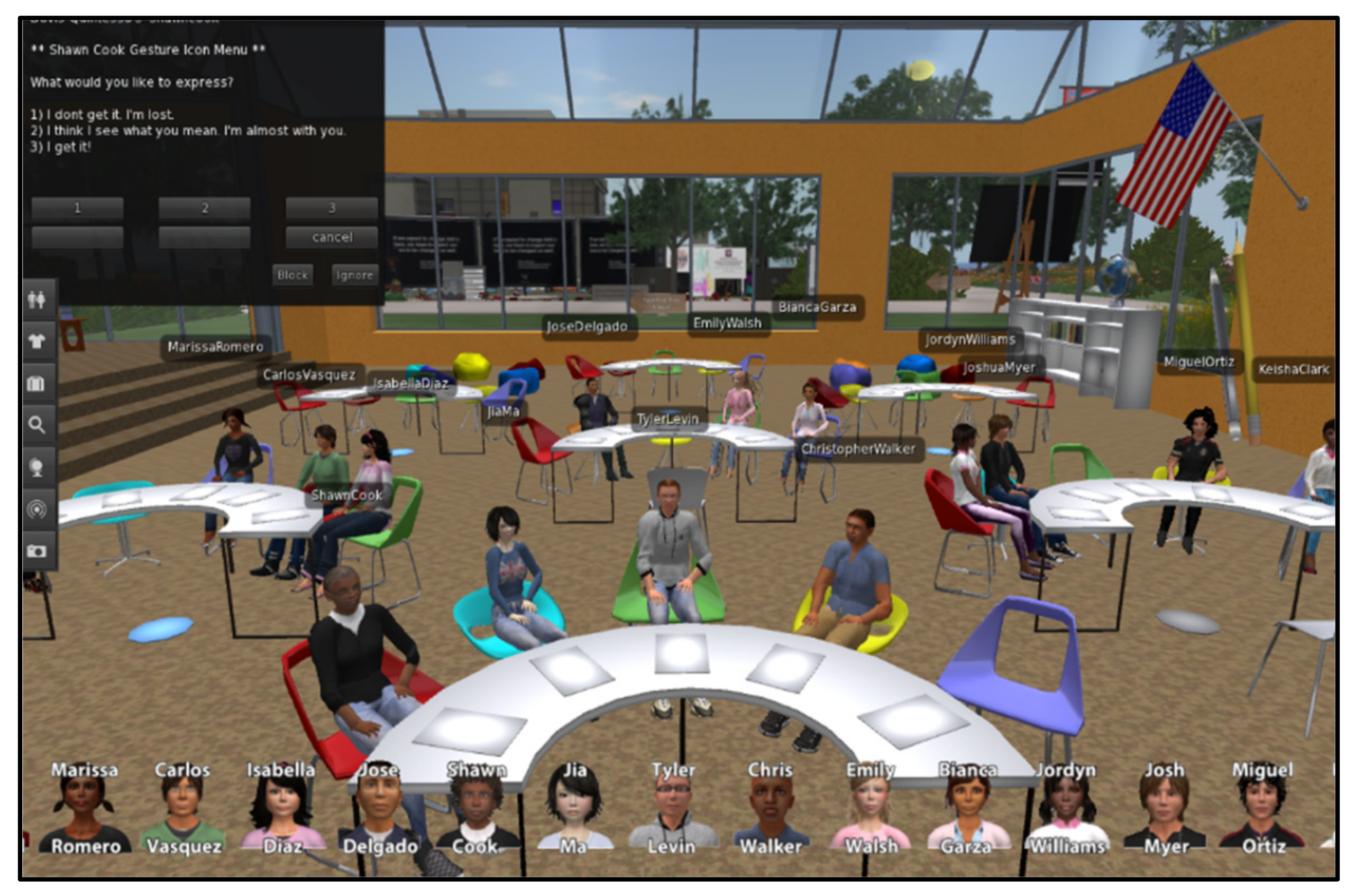The height and width of the screenshot is (896, 1355).
Task: Block Shawn Cook from the dialog
Action: point(294,275)
